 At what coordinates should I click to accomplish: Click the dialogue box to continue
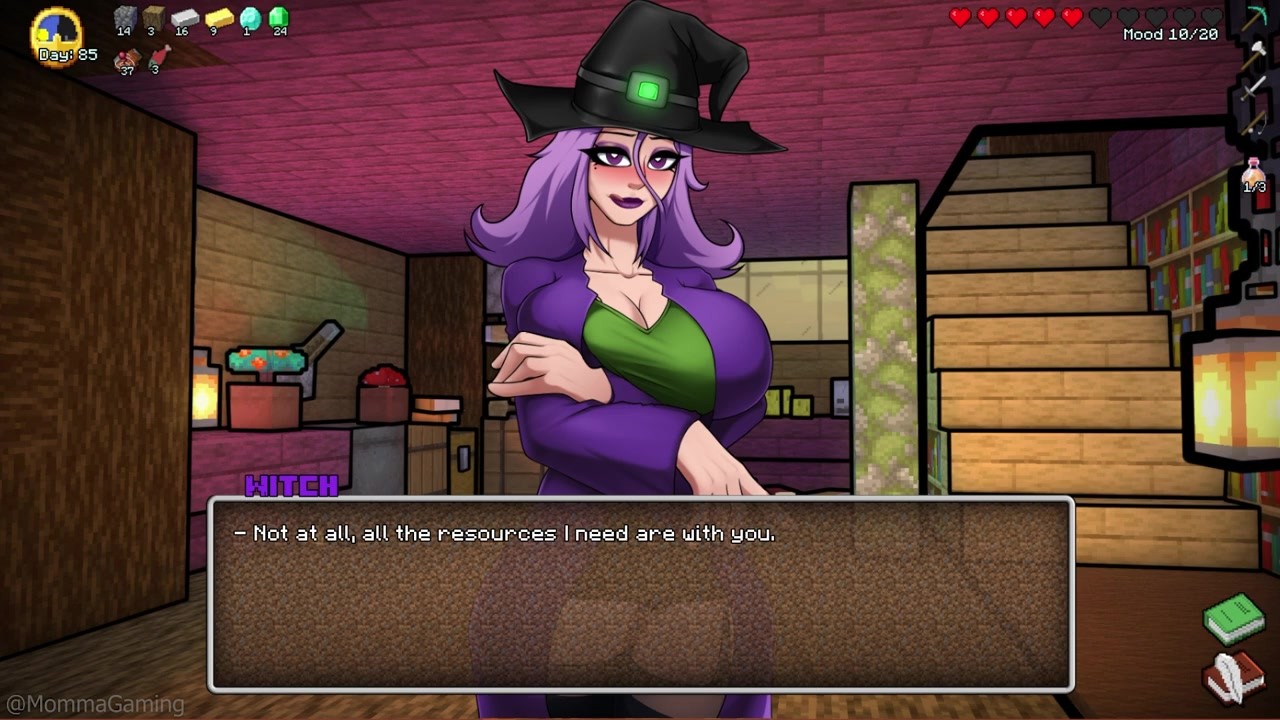[641, 595]
